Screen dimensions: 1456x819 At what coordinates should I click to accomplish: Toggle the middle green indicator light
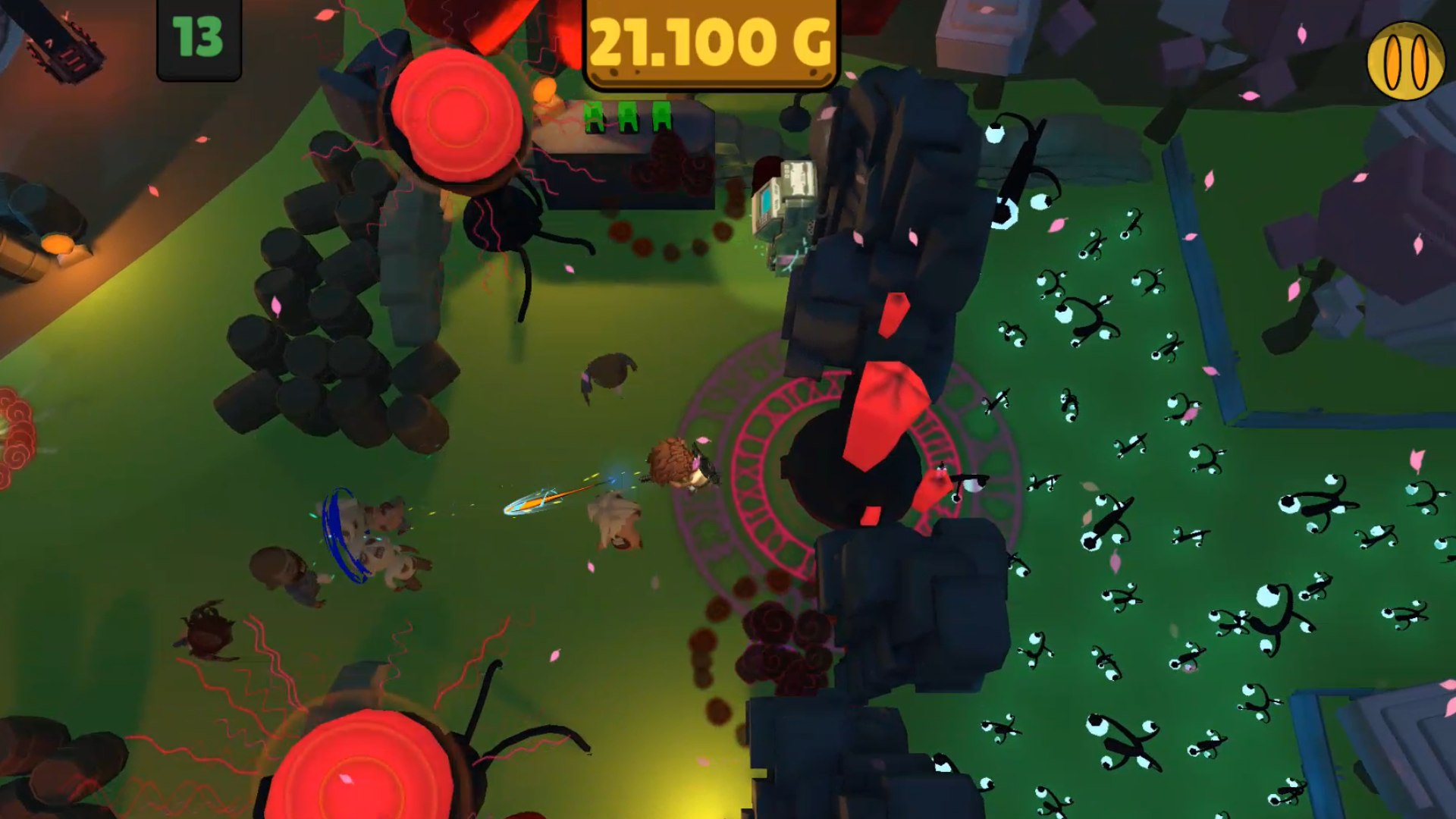[x=626, y=115]
